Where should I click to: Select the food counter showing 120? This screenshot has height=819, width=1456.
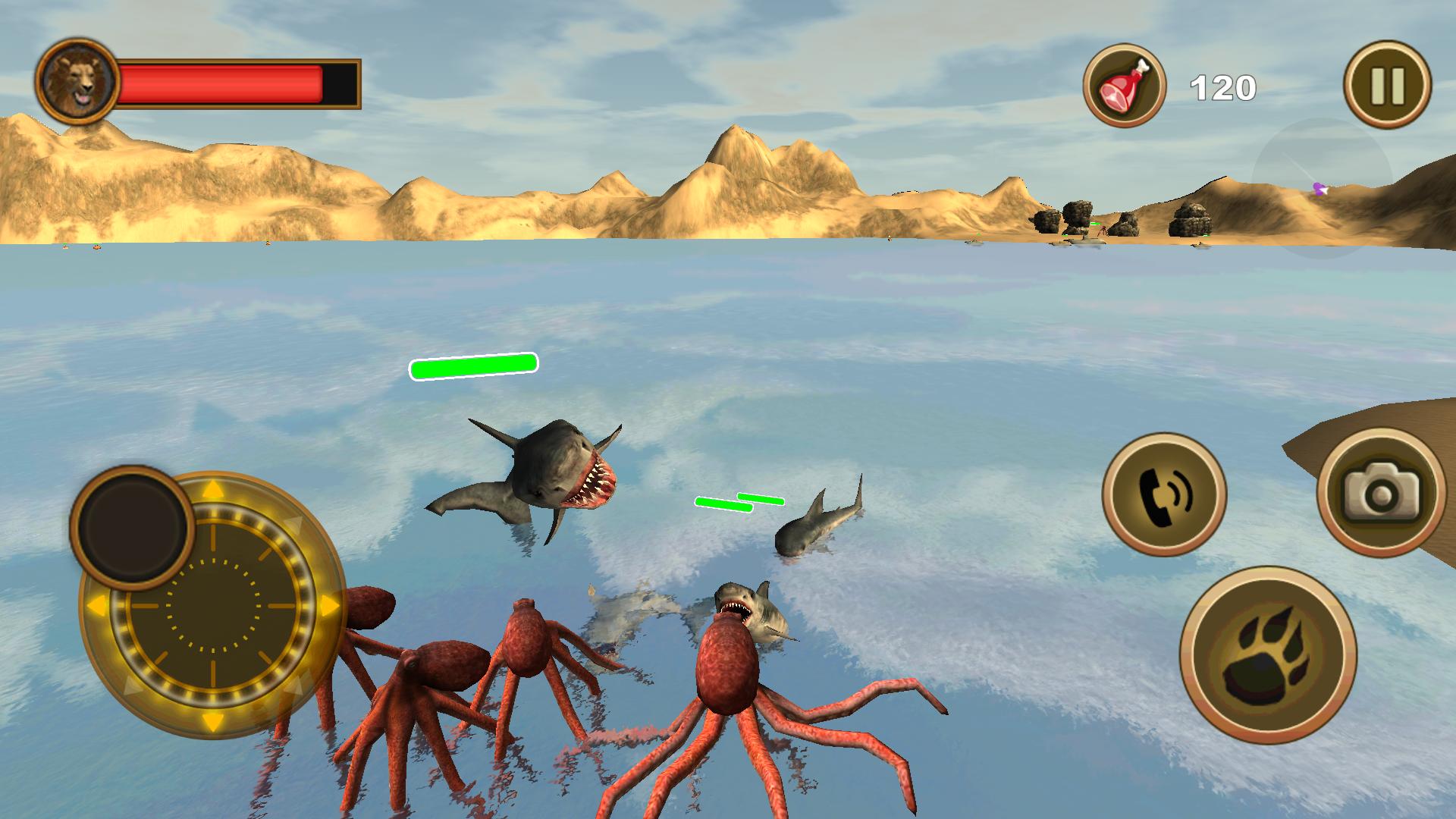(x=1222, y=86)
